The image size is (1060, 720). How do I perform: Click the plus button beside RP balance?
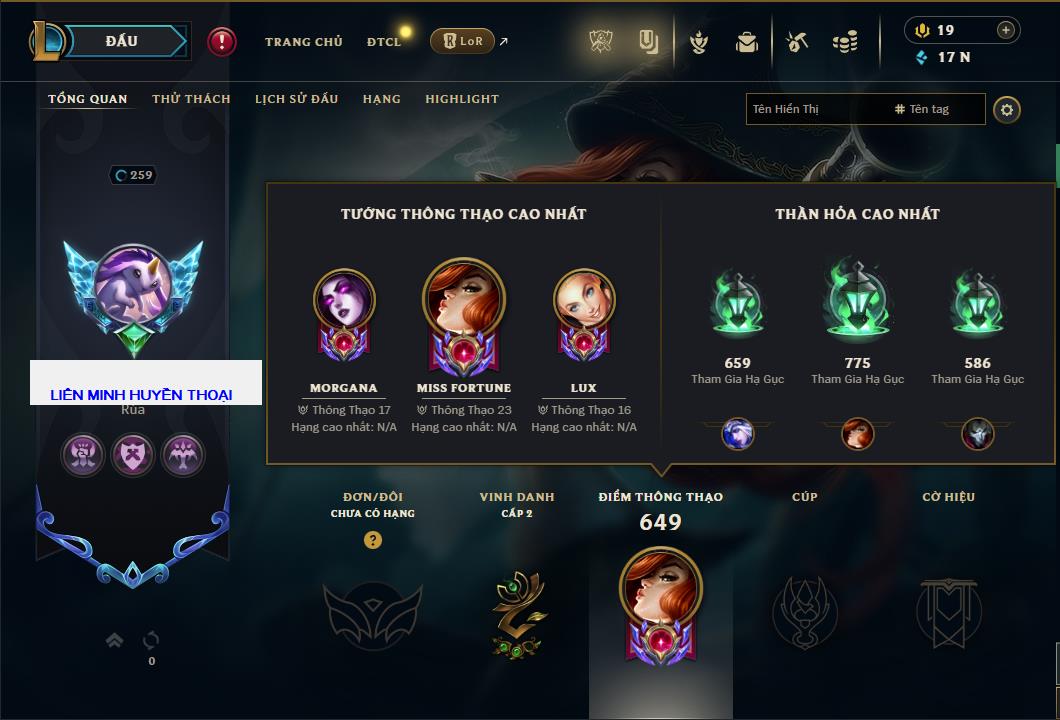[x=1006, y=30]
